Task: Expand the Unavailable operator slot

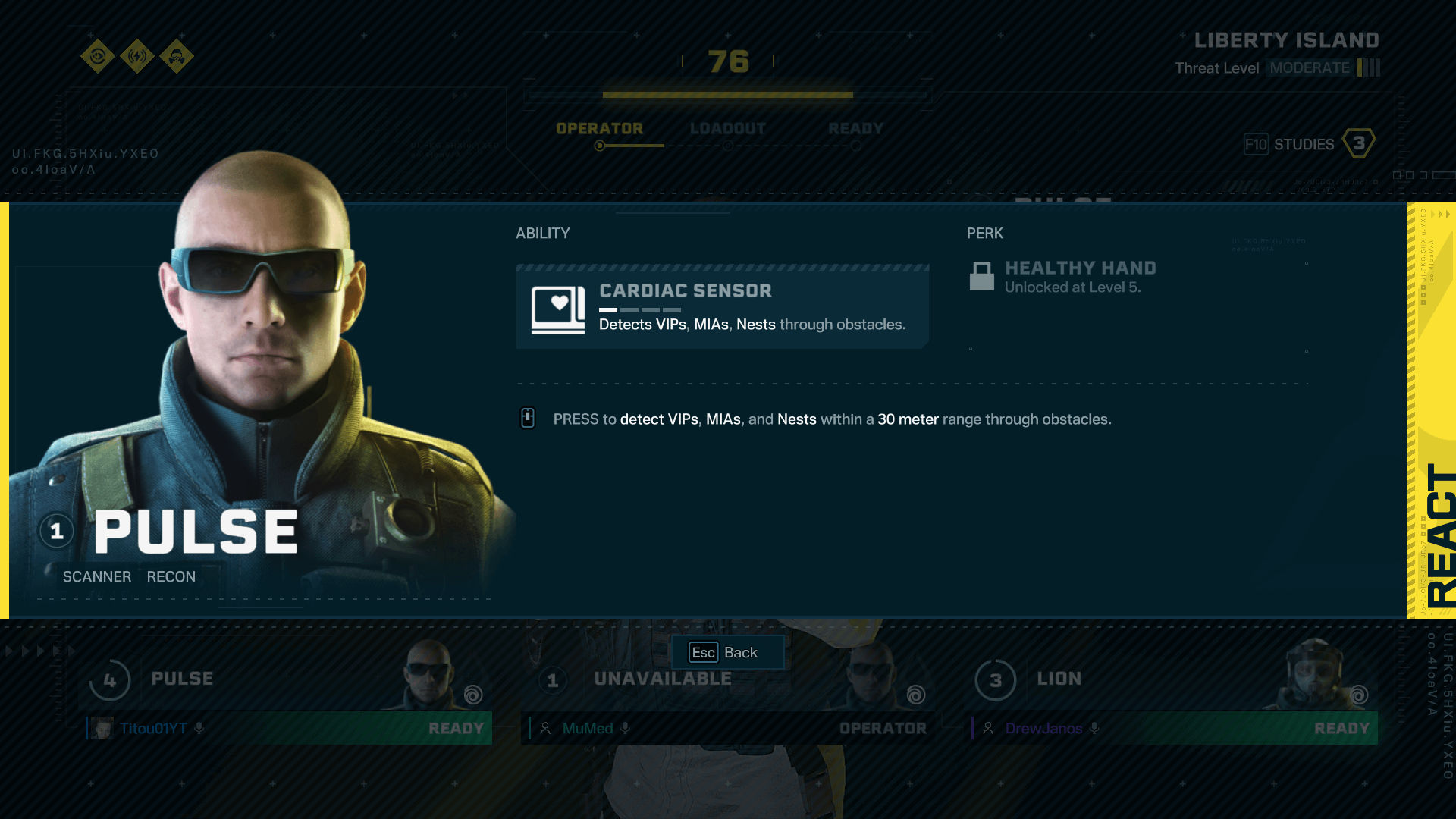Action: click(x=553, y=680)
